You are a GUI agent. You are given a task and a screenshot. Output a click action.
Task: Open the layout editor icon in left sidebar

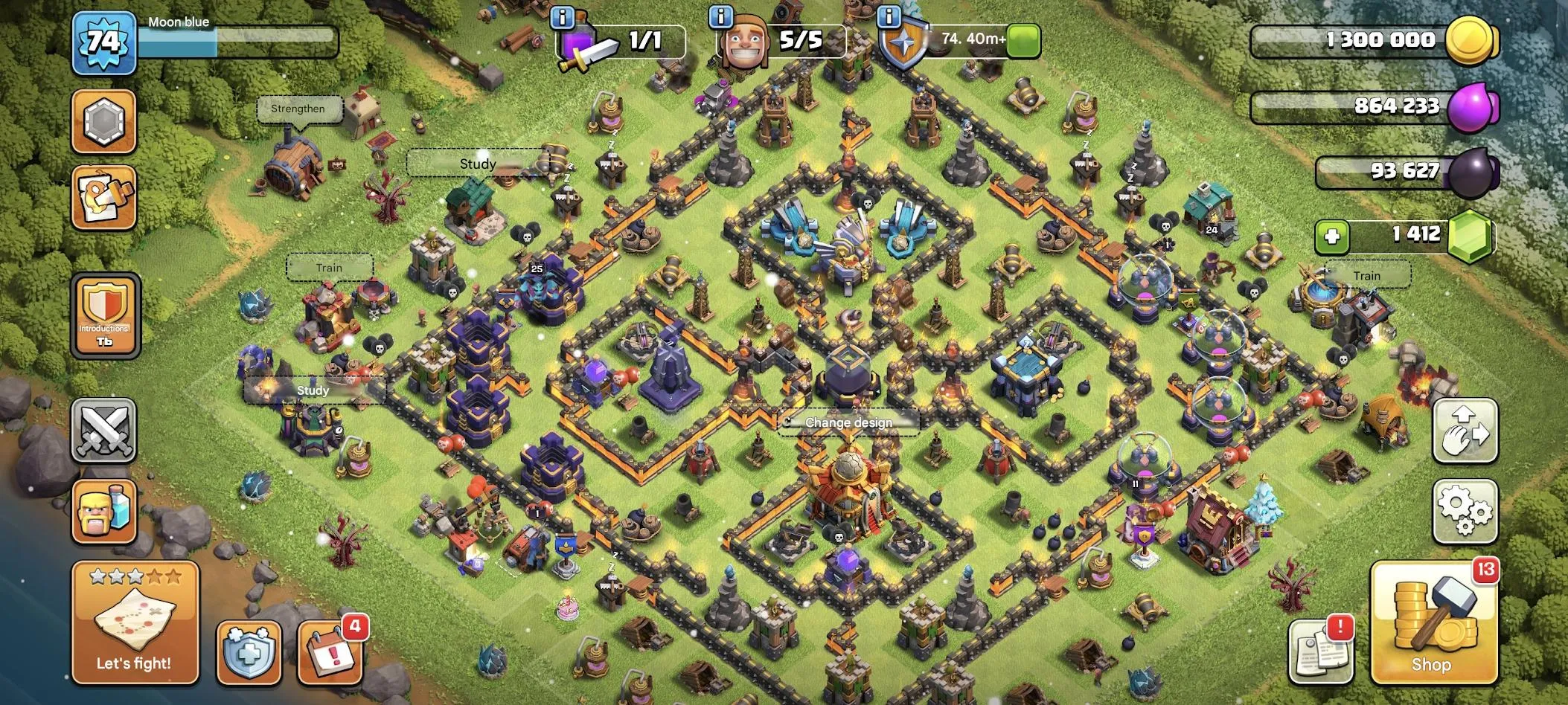click(x=104, y=196)
